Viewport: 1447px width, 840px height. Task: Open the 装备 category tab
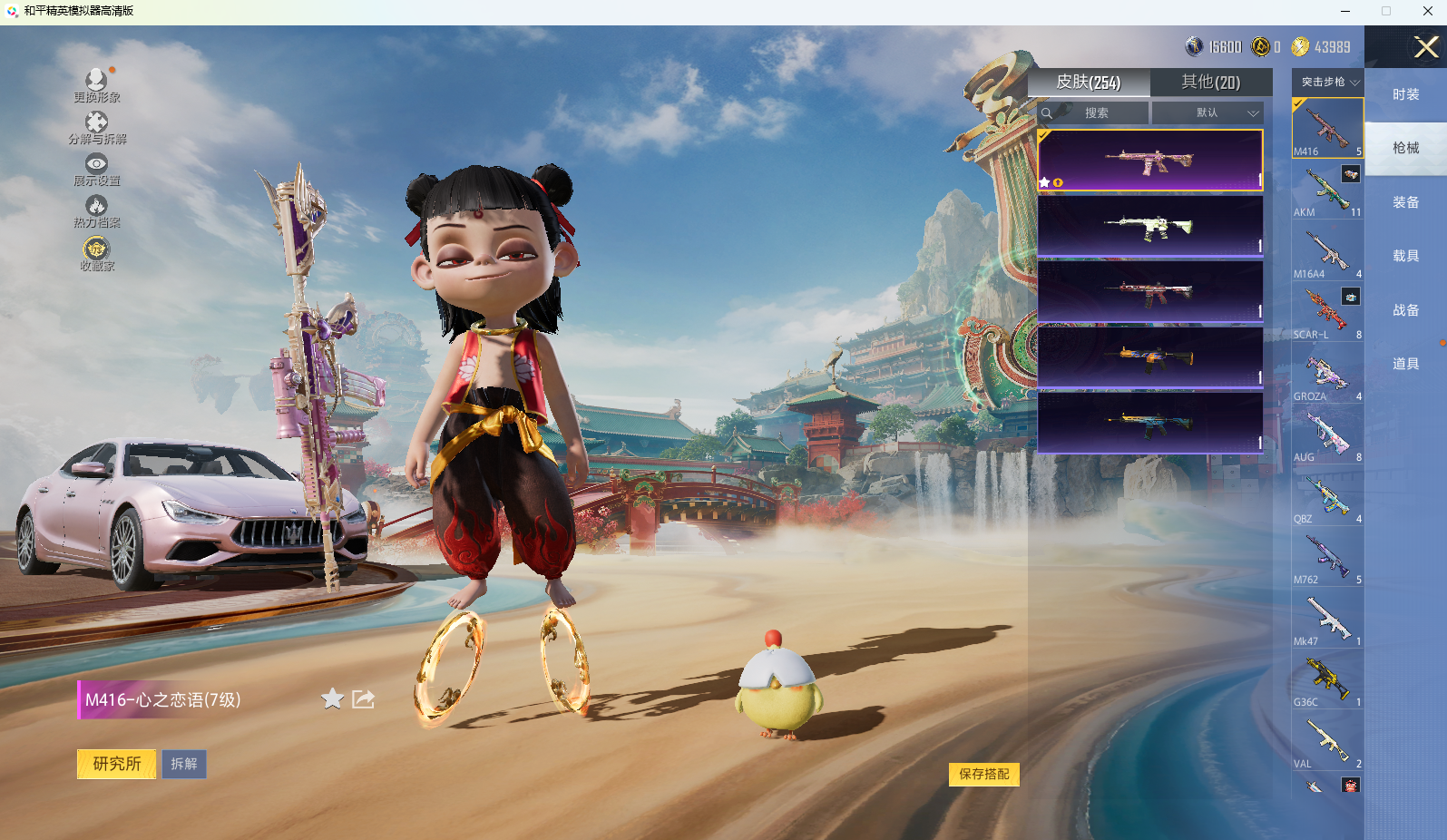click(1405, 202)
